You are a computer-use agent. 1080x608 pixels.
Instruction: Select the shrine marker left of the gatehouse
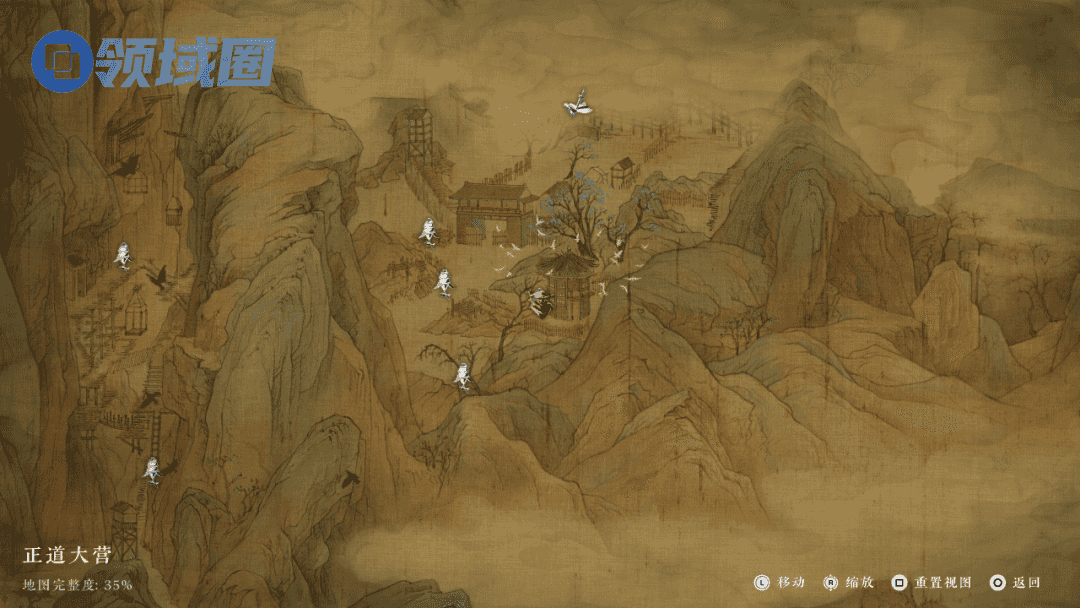pos(428,232)
